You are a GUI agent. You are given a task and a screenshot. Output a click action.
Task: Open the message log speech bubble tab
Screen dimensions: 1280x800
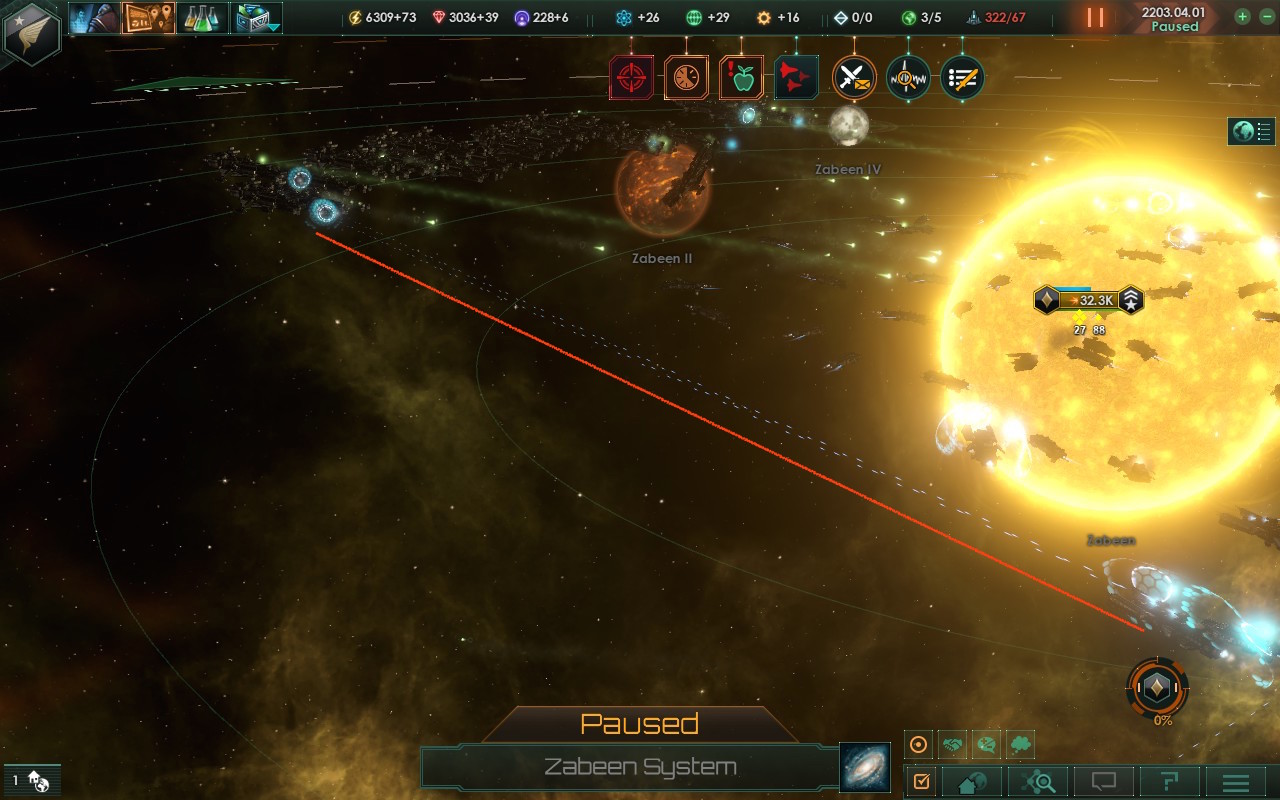[x=1102, y=781]
